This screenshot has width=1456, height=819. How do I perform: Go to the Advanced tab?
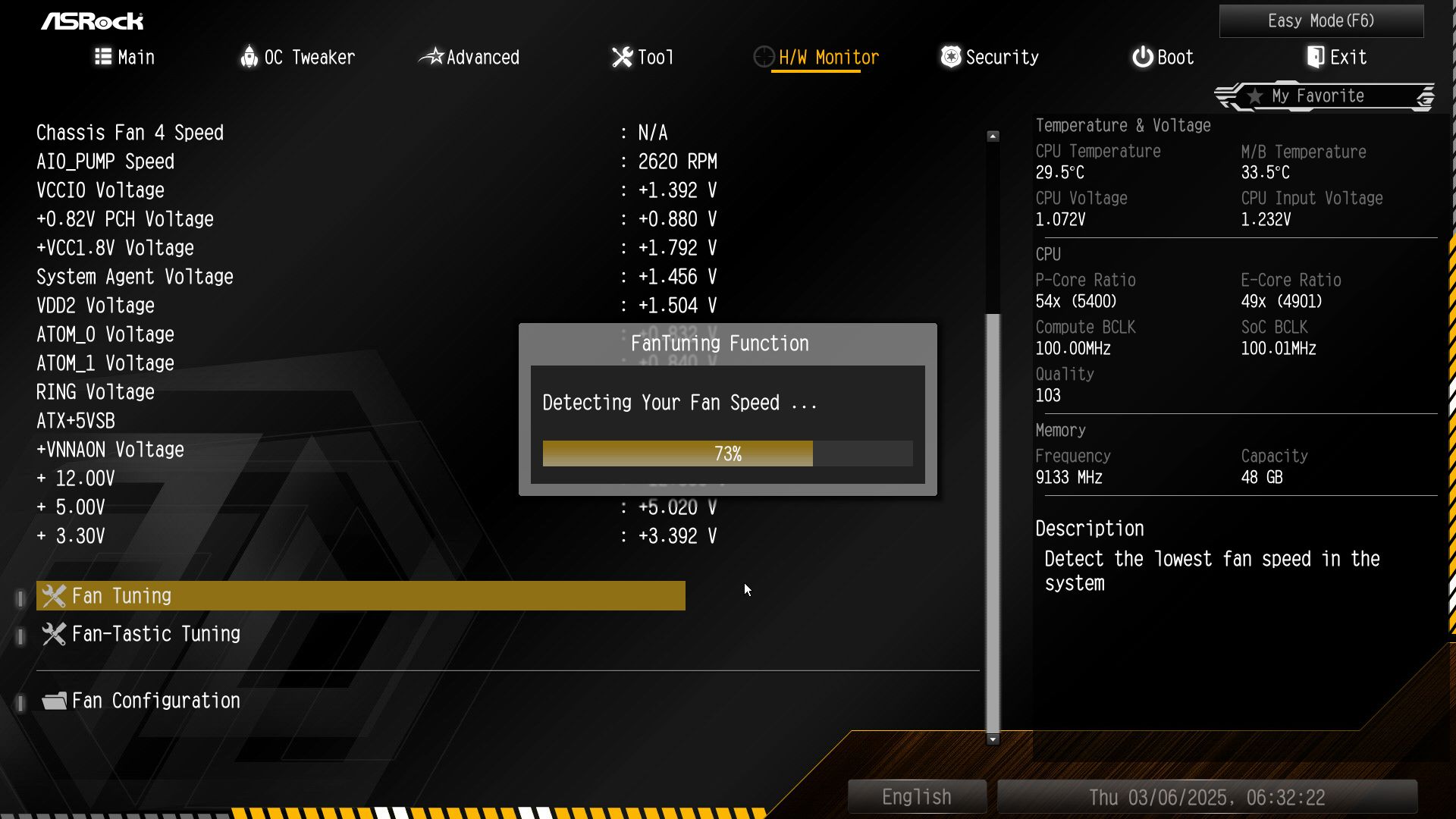(469, 58)
